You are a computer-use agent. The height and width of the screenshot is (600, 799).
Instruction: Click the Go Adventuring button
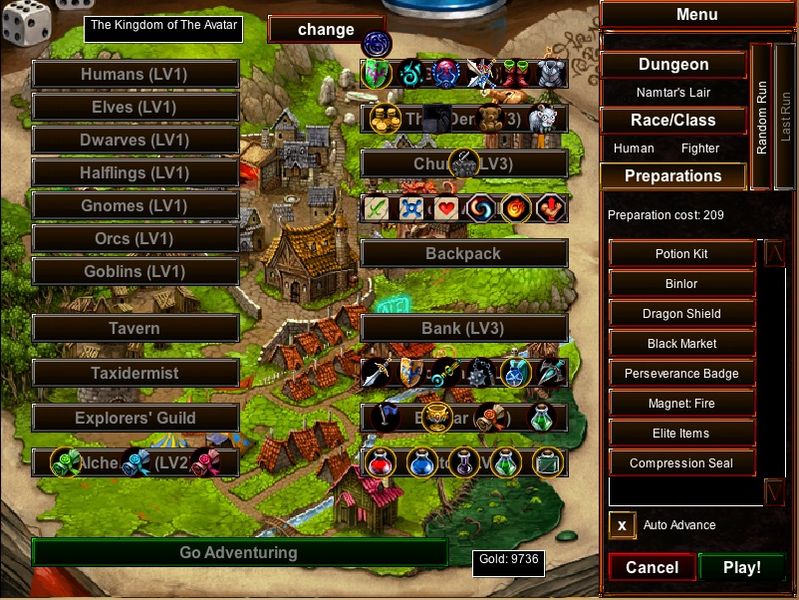point(238,552)
